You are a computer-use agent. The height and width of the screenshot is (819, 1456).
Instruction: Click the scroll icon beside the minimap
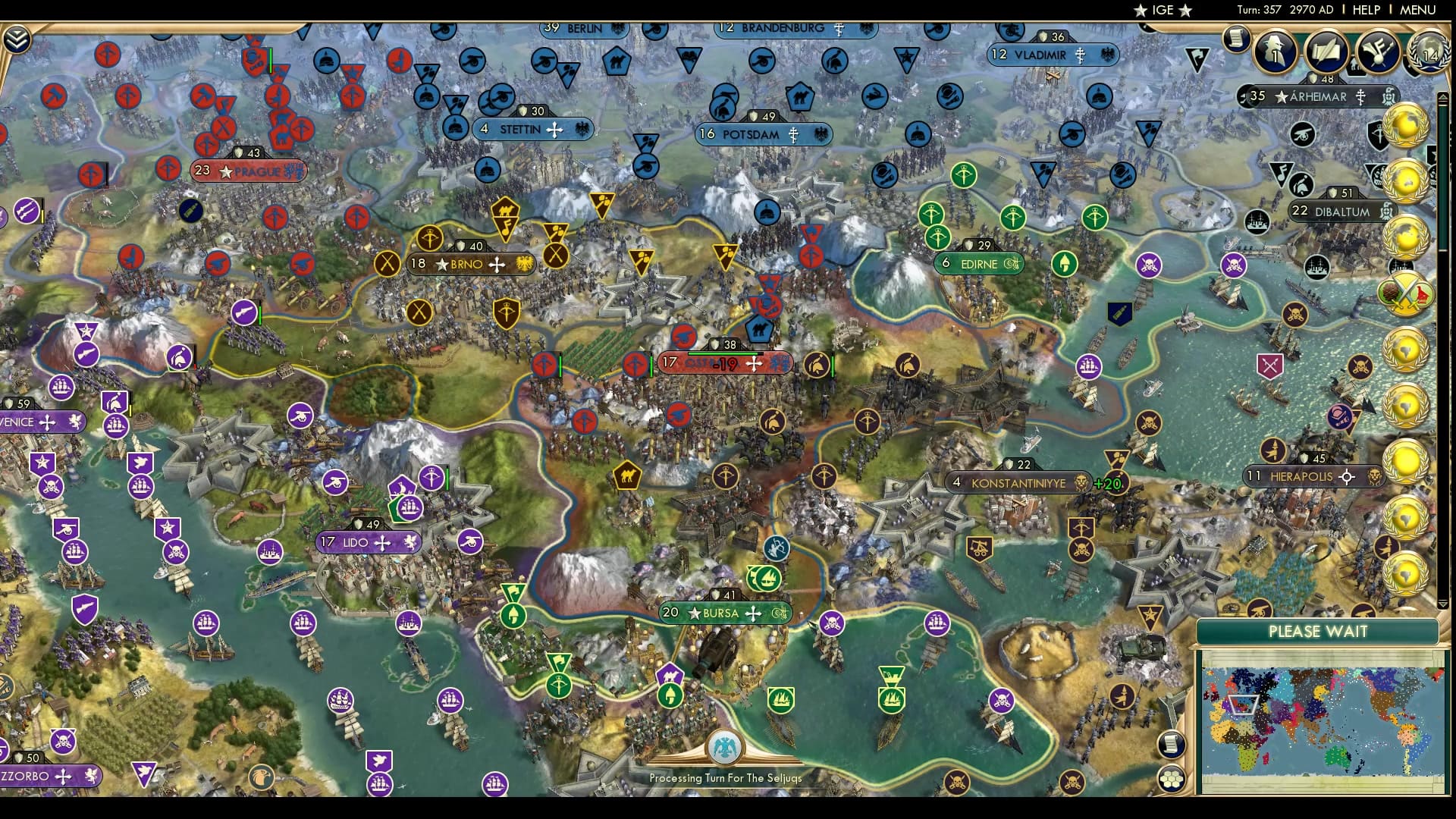[1172, 744]
